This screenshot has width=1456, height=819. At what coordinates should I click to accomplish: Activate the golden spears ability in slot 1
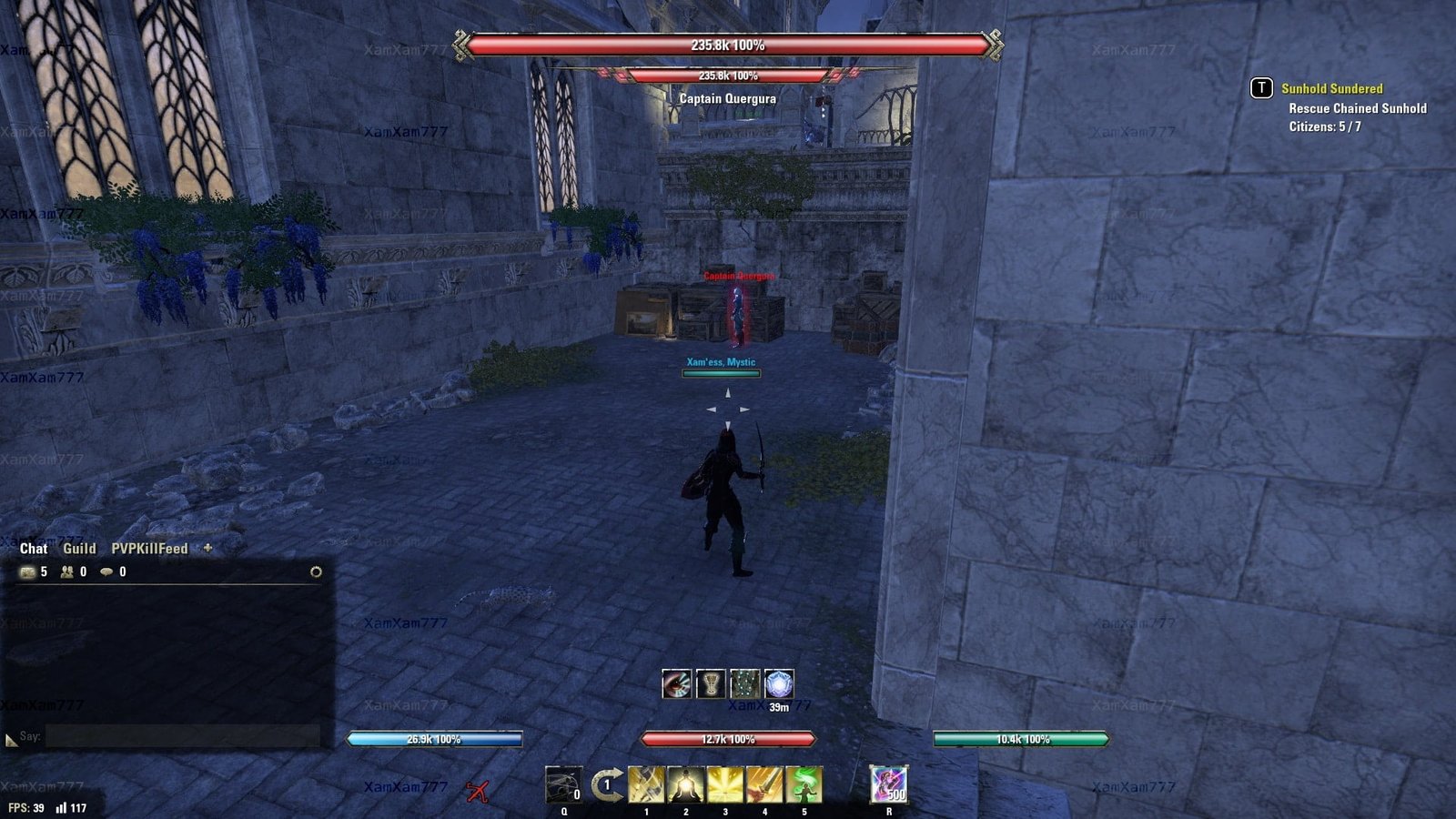(x=646, y=784)
